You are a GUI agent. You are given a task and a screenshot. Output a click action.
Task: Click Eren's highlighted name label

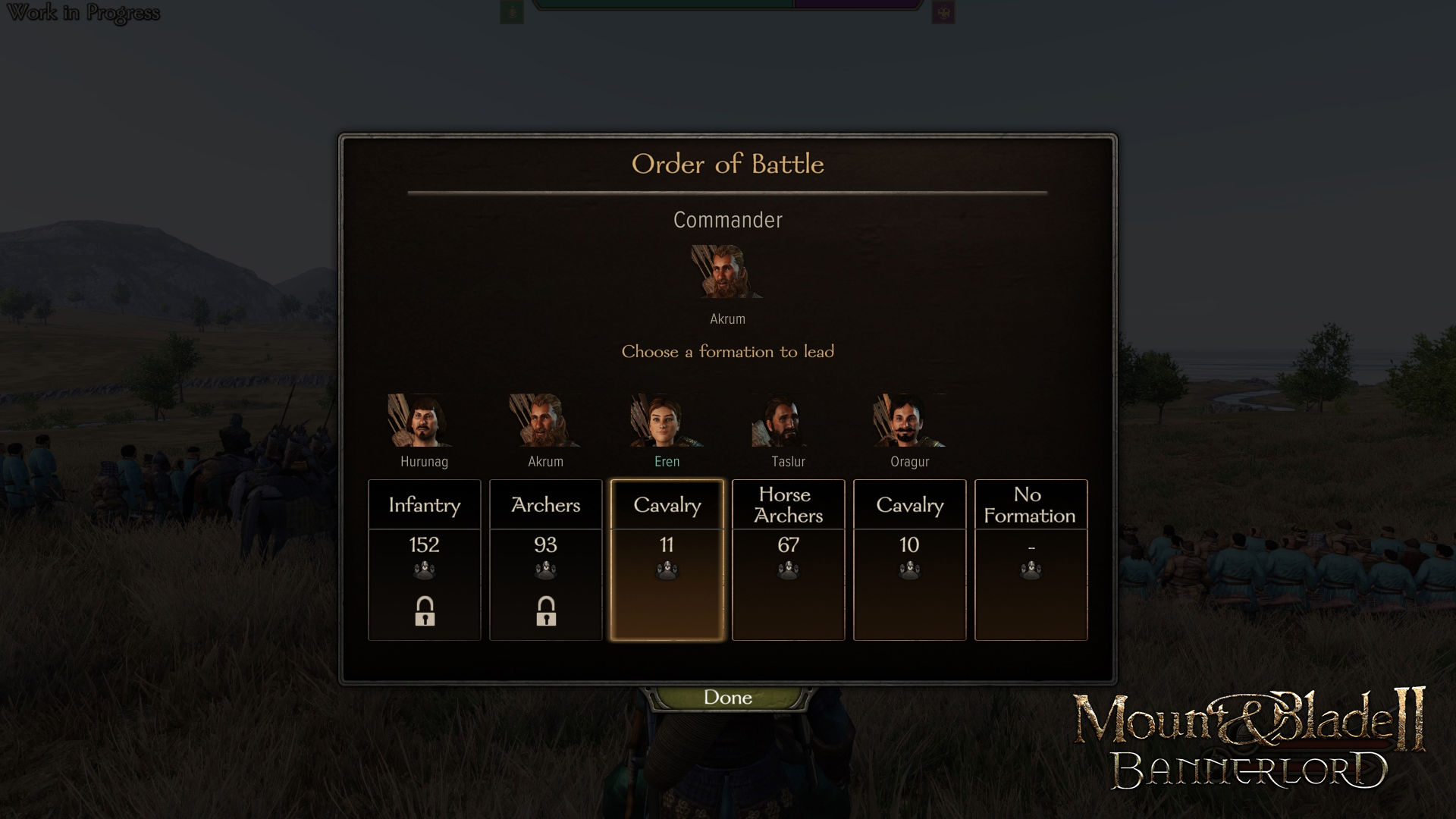click(x=667, y=461)
